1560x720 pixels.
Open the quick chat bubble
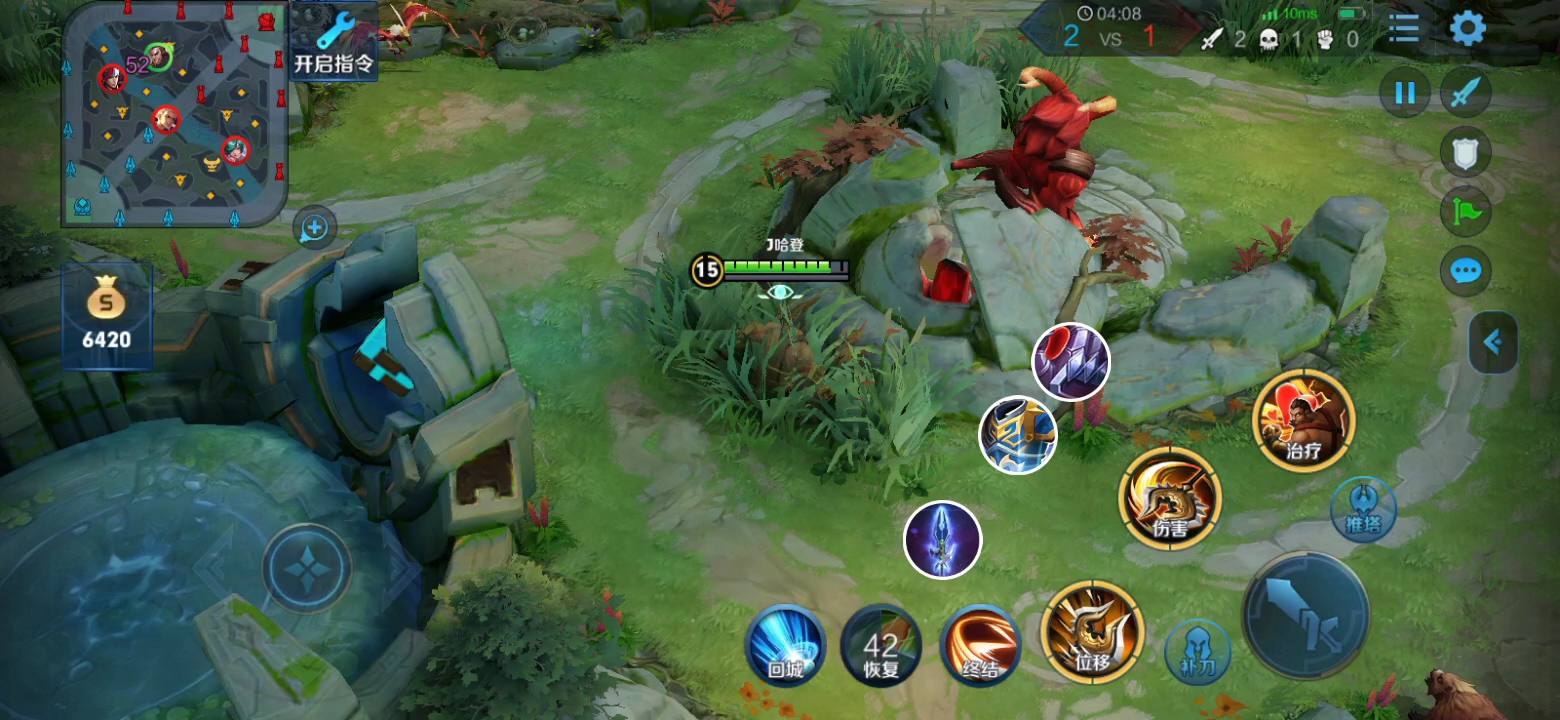pyautogui.click(x=1465, y=271)
